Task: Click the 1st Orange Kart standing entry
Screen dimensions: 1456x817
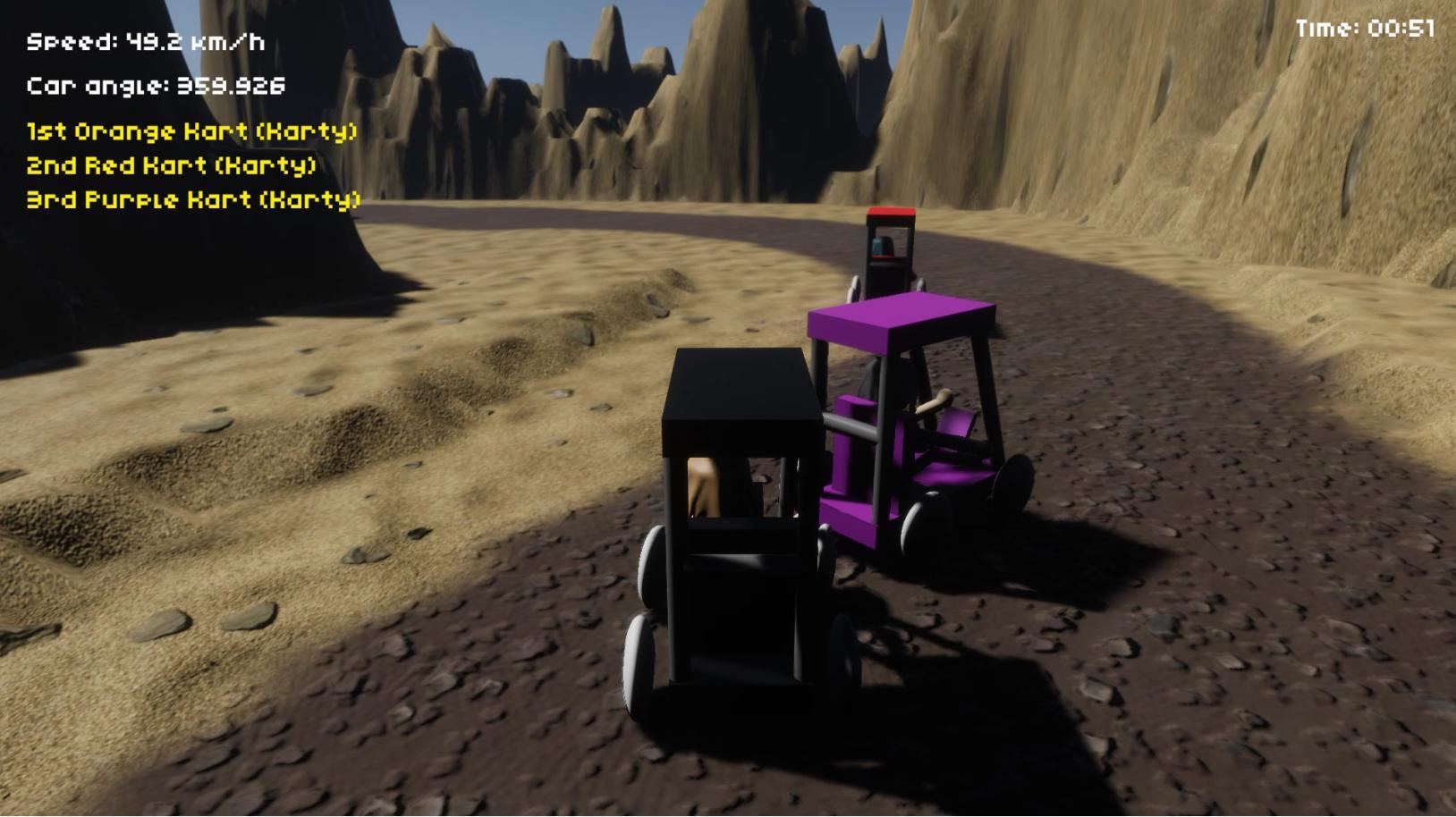Action: tap(190, 131)
